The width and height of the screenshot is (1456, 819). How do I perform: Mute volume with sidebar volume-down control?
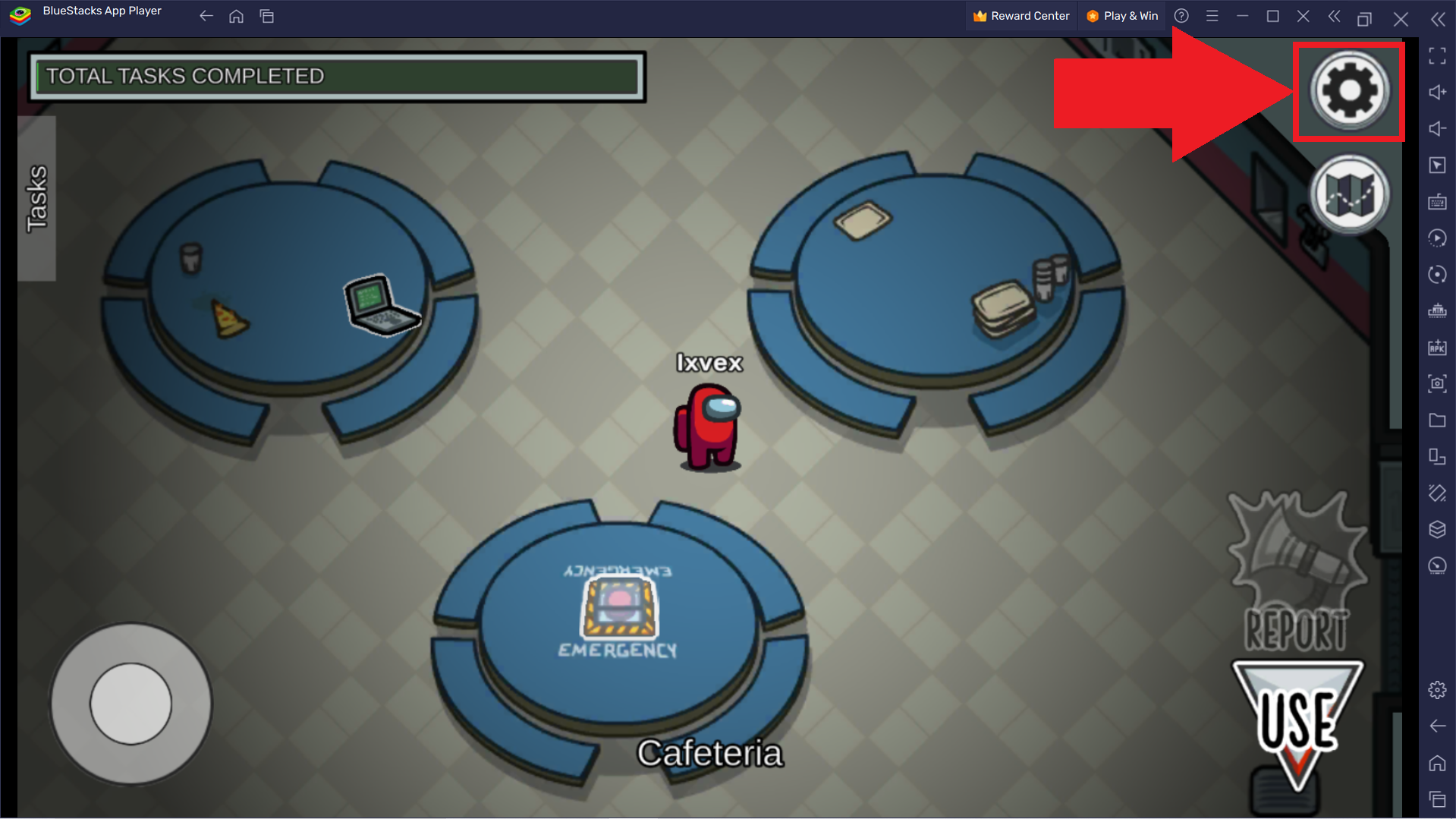(x=1436, y=128)
